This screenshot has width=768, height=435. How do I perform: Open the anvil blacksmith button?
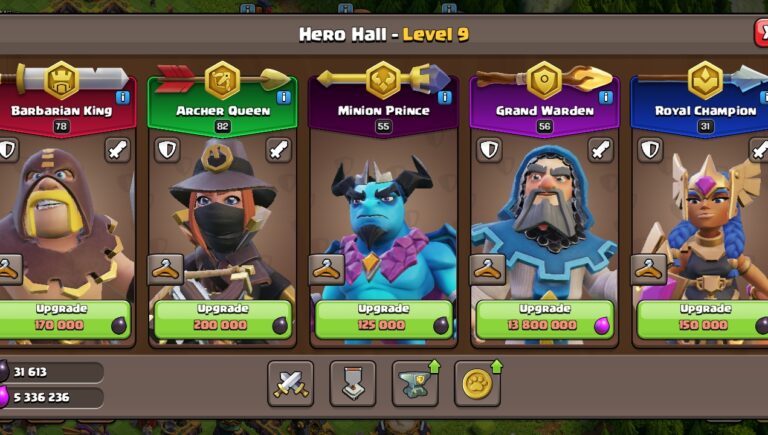[x=415, y=384]
